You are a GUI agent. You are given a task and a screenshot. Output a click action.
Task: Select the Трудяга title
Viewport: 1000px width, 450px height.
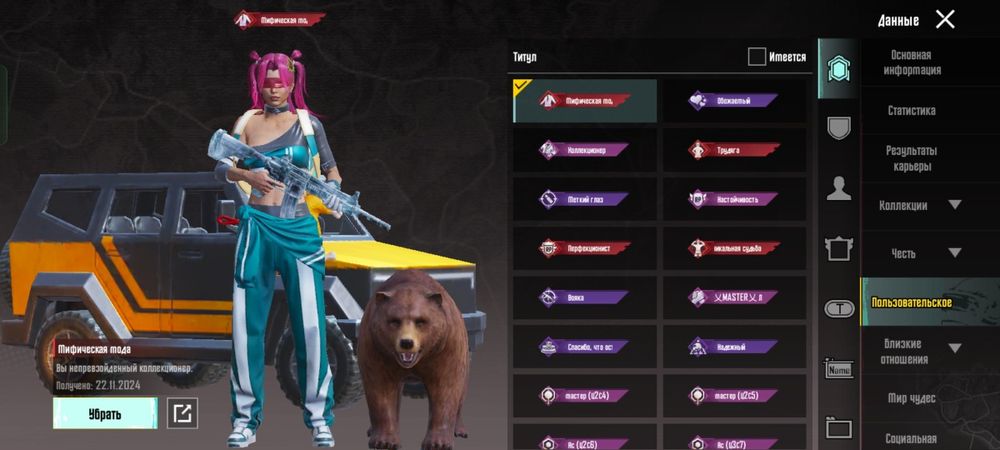735,150
